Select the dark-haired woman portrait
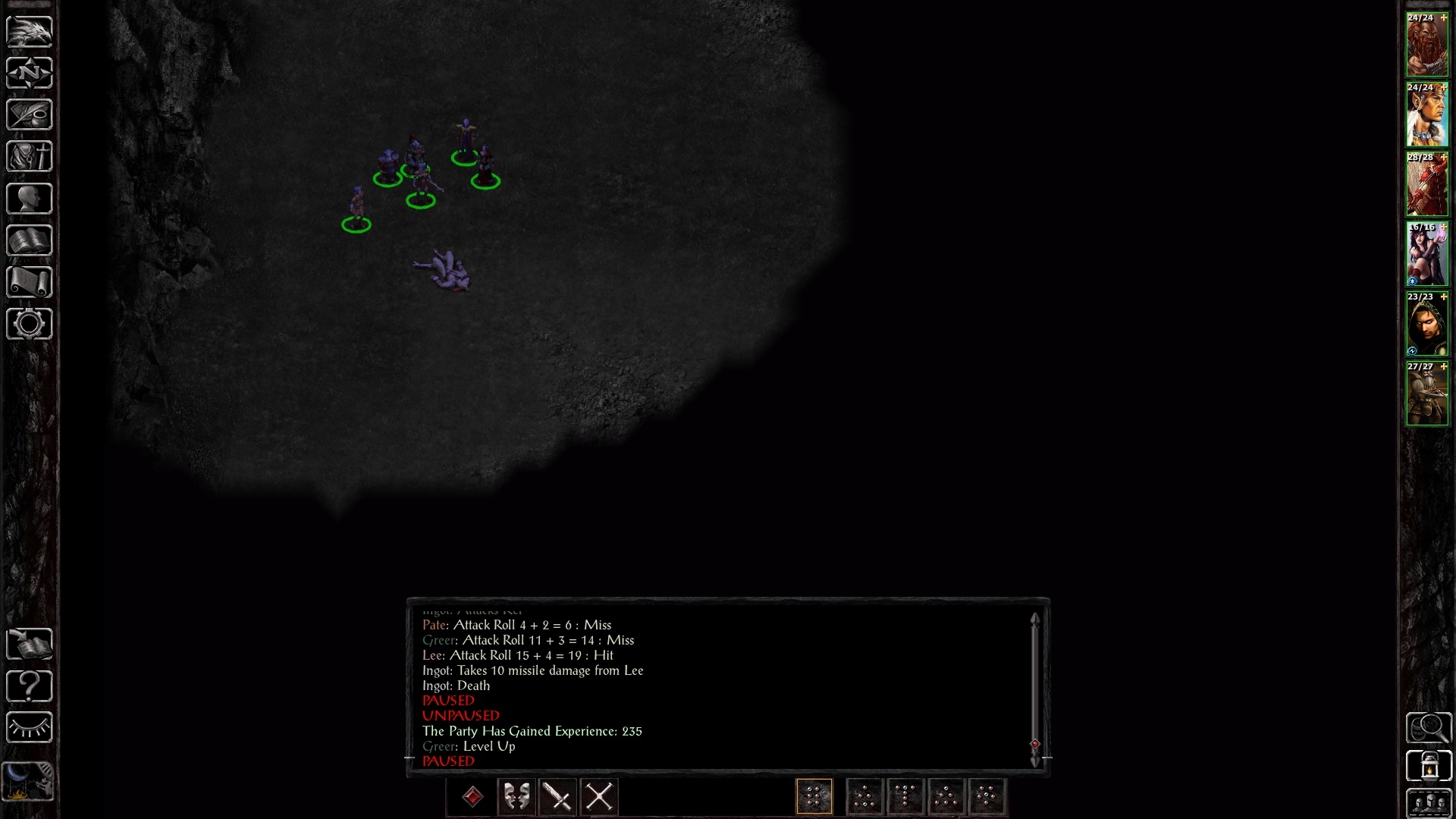 click(x=1426, y=254)
